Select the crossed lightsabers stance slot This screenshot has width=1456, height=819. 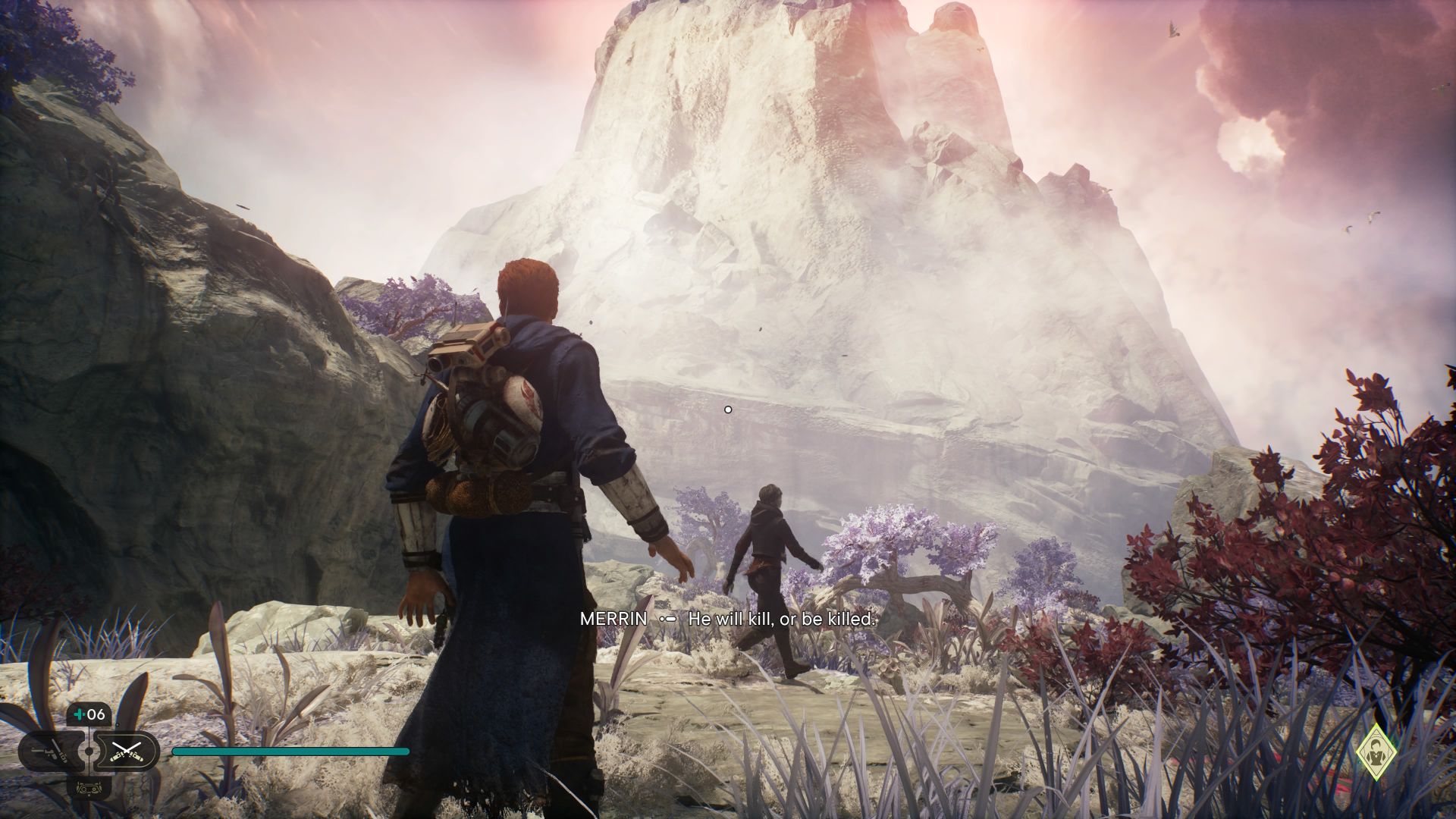click(126, 752)
